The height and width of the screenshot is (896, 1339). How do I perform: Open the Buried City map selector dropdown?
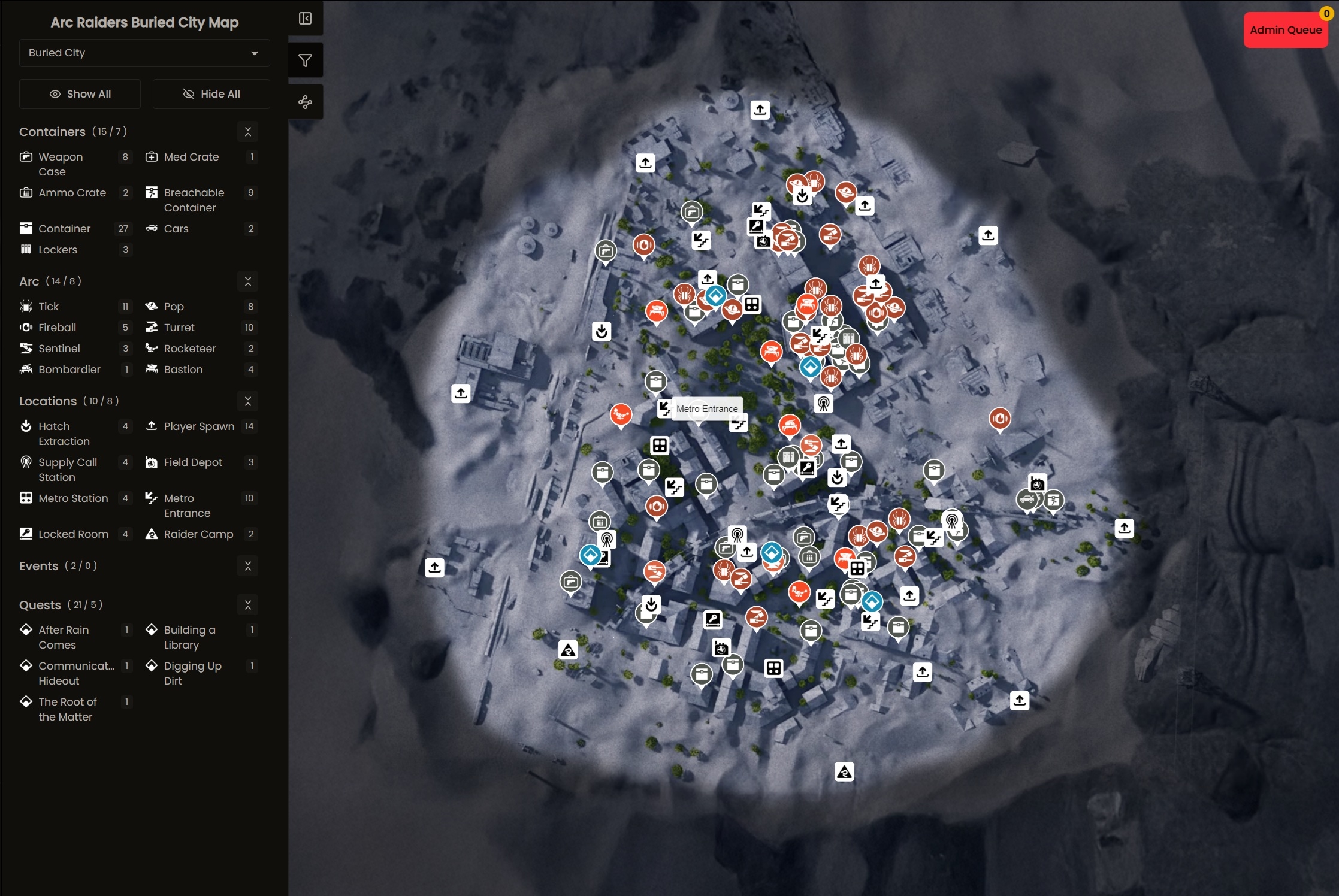pyautogui.click(x=144, y=53)
